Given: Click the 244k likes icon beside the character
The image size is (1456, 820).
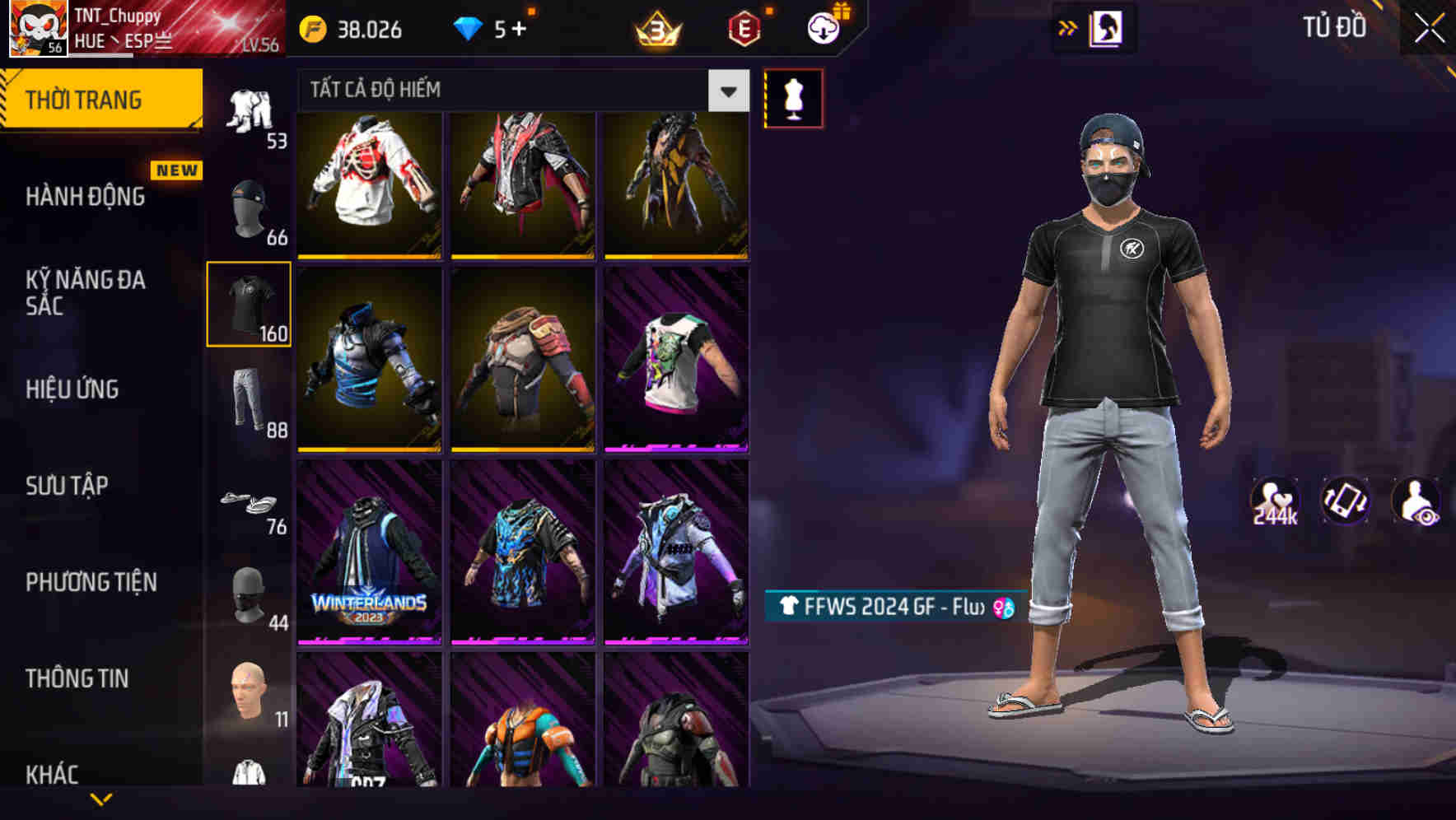Looking at the screenshot, I should click(x=1275, y=501).
